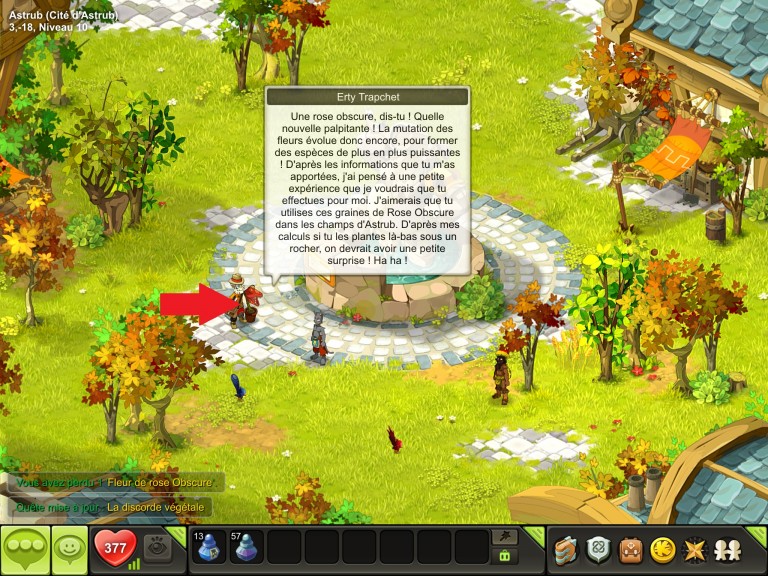Switch hotbar to the spells tab
768x576 pixels.
click(505, 537)
